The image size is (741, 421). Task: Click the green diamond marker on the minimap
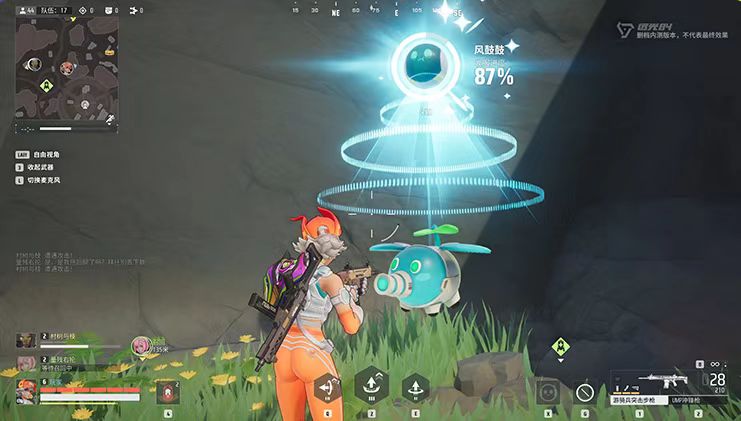pyautogui.click(x=45, y=86)
